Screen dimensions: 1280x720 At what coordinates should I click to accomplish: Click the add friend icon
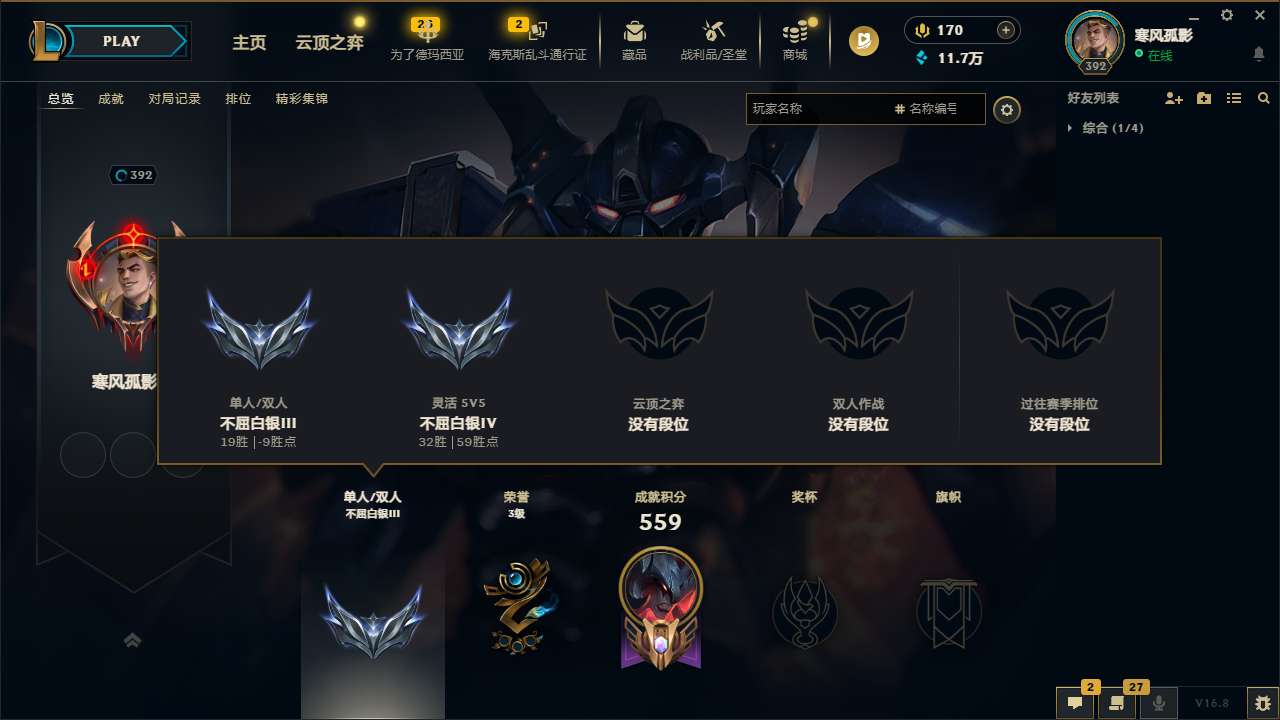point(1172,98)
